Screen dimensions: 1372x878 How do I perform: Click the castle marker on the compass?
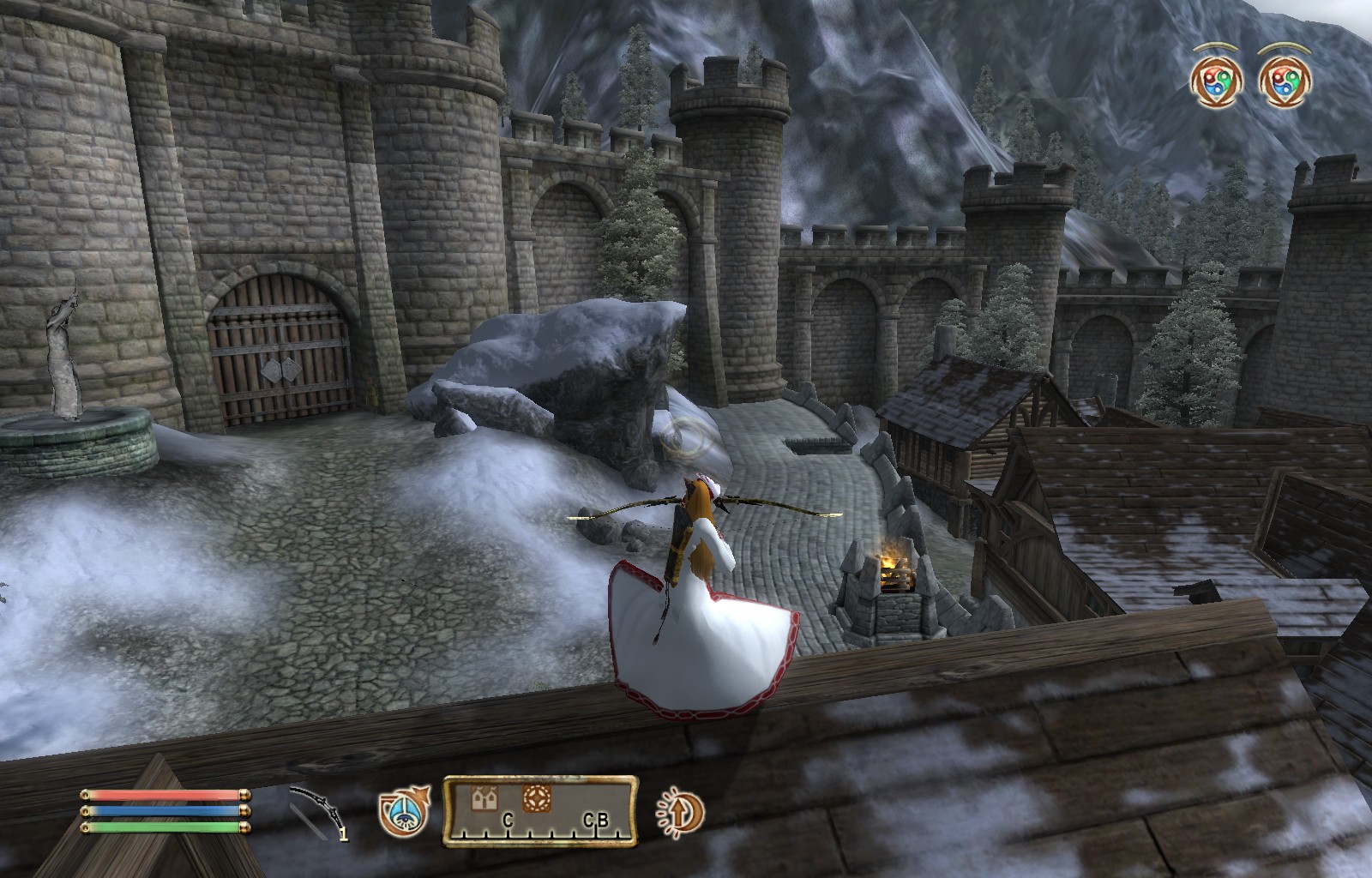(x=484, y=800)
